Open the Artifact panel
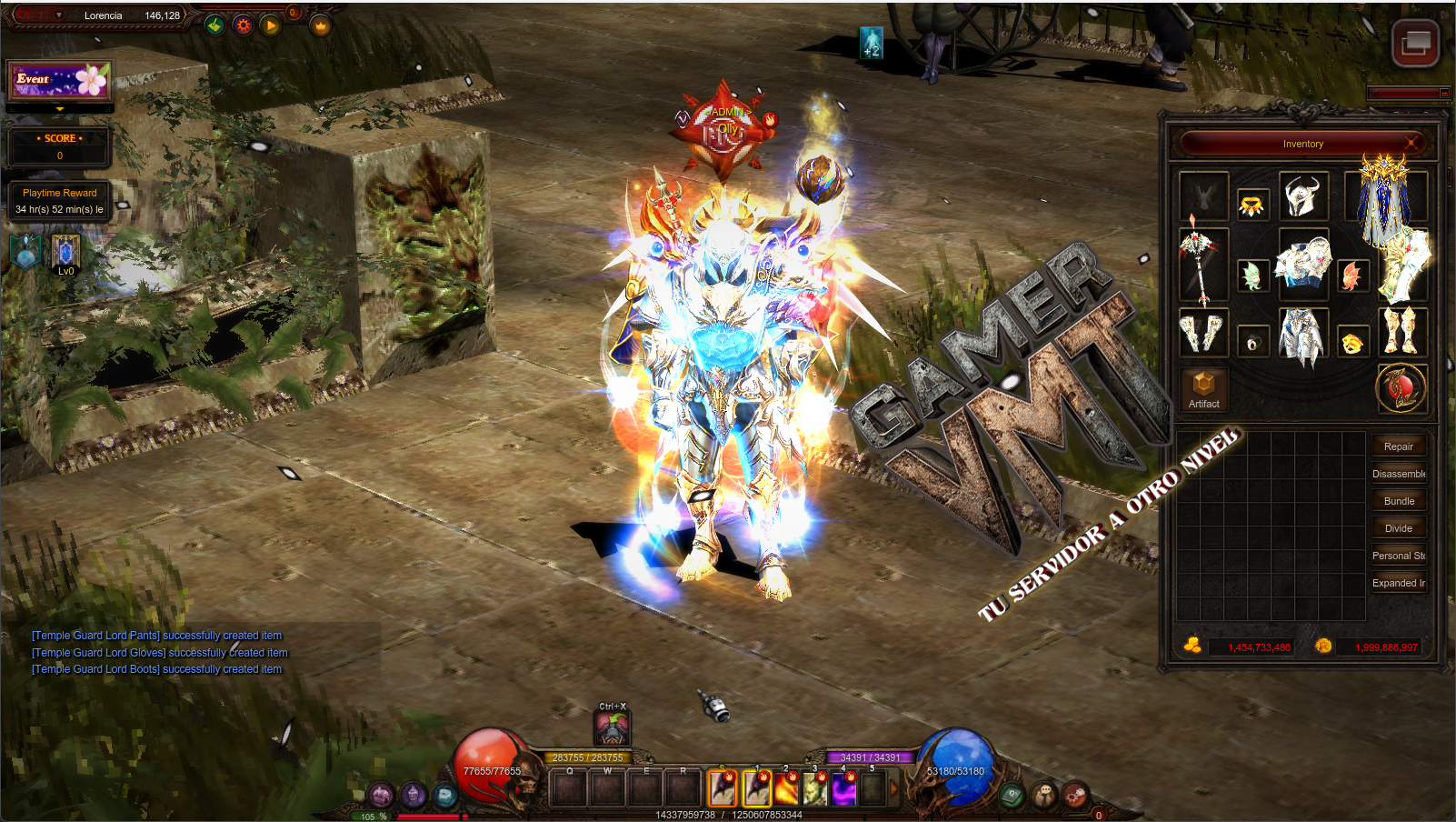Screen dimensions: 1456x822 pos(1203,389)
